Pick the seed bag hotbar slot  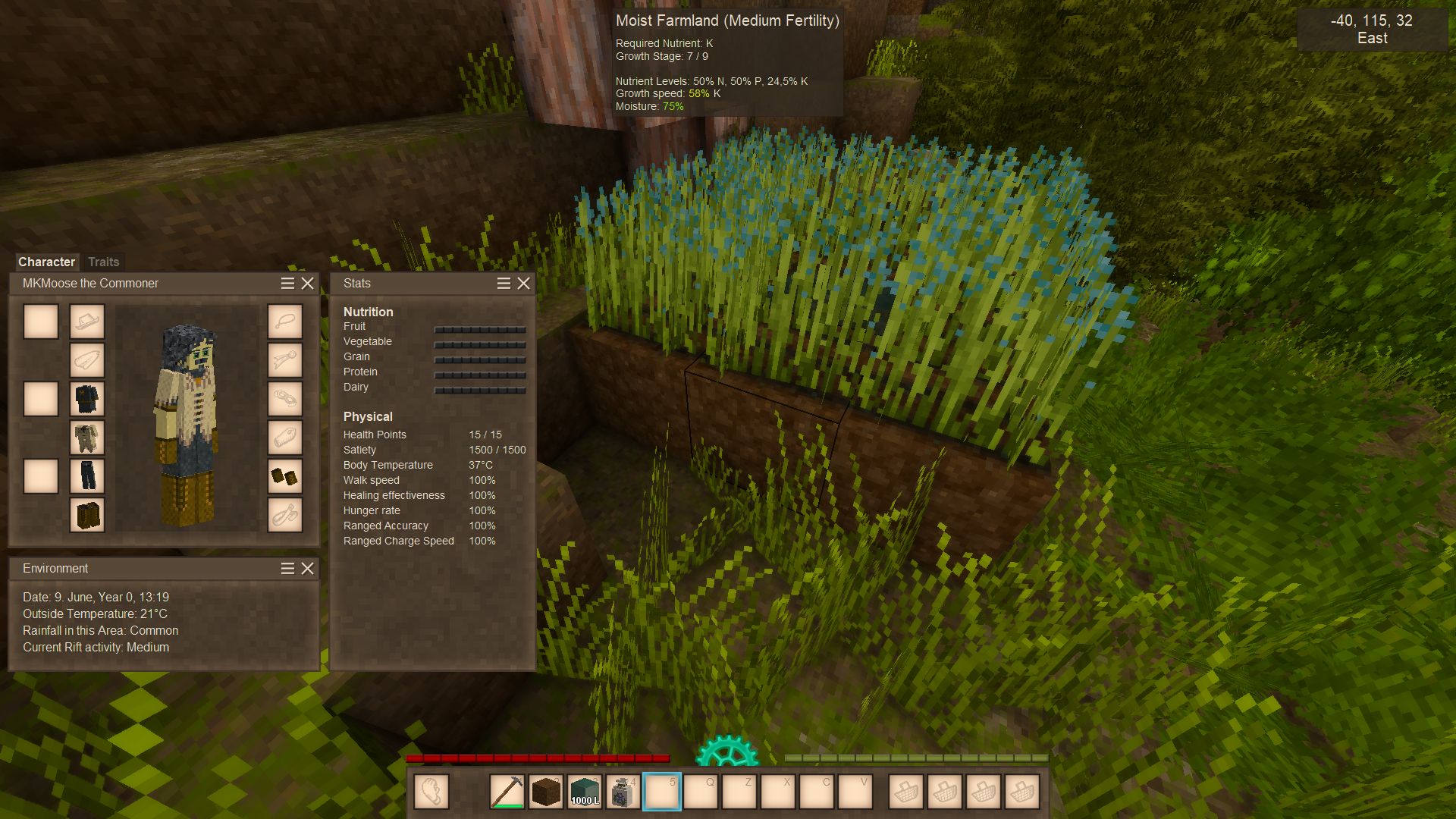coord(623,792)
